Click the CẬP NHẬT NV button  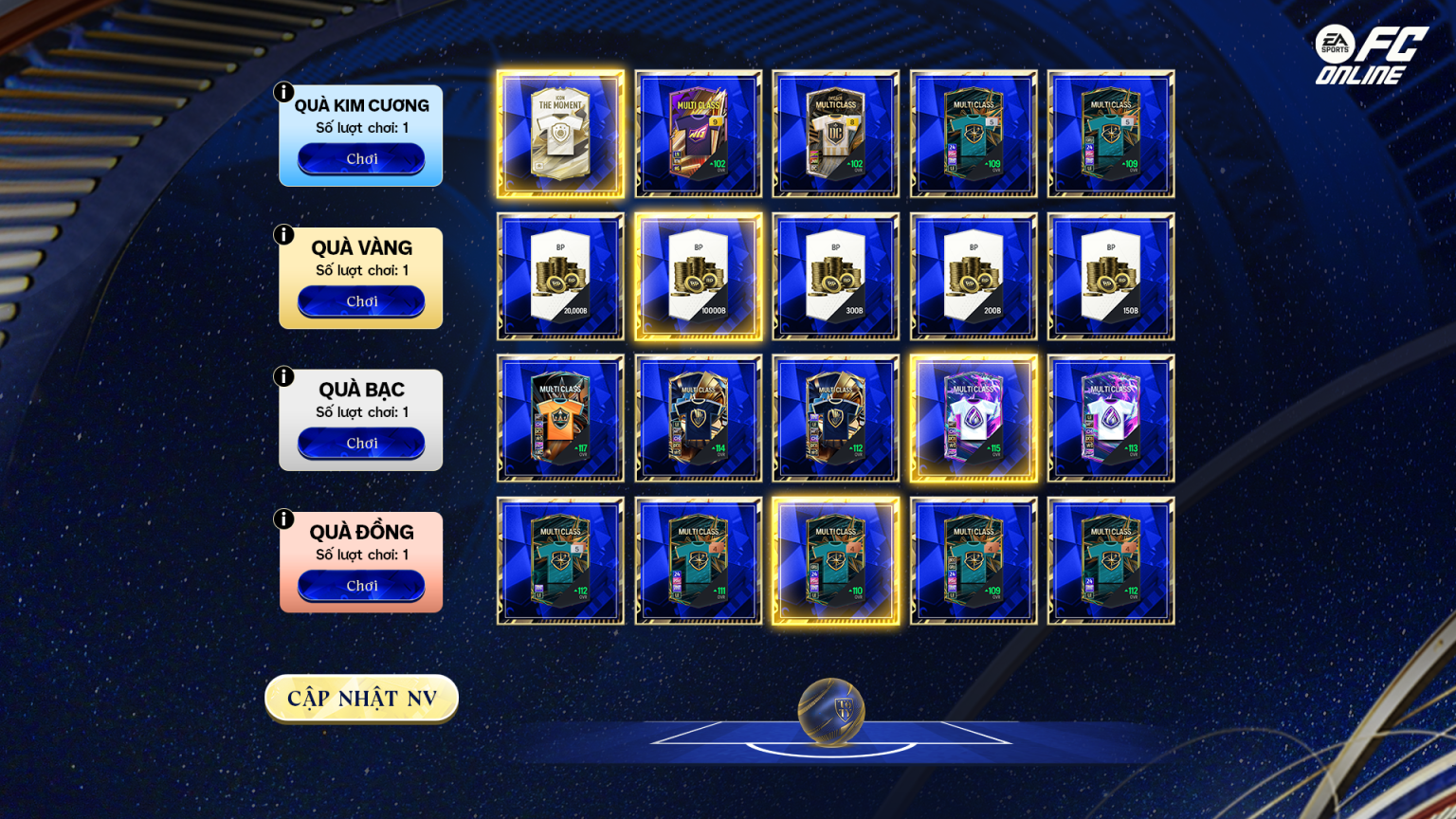tap(361, 698)
